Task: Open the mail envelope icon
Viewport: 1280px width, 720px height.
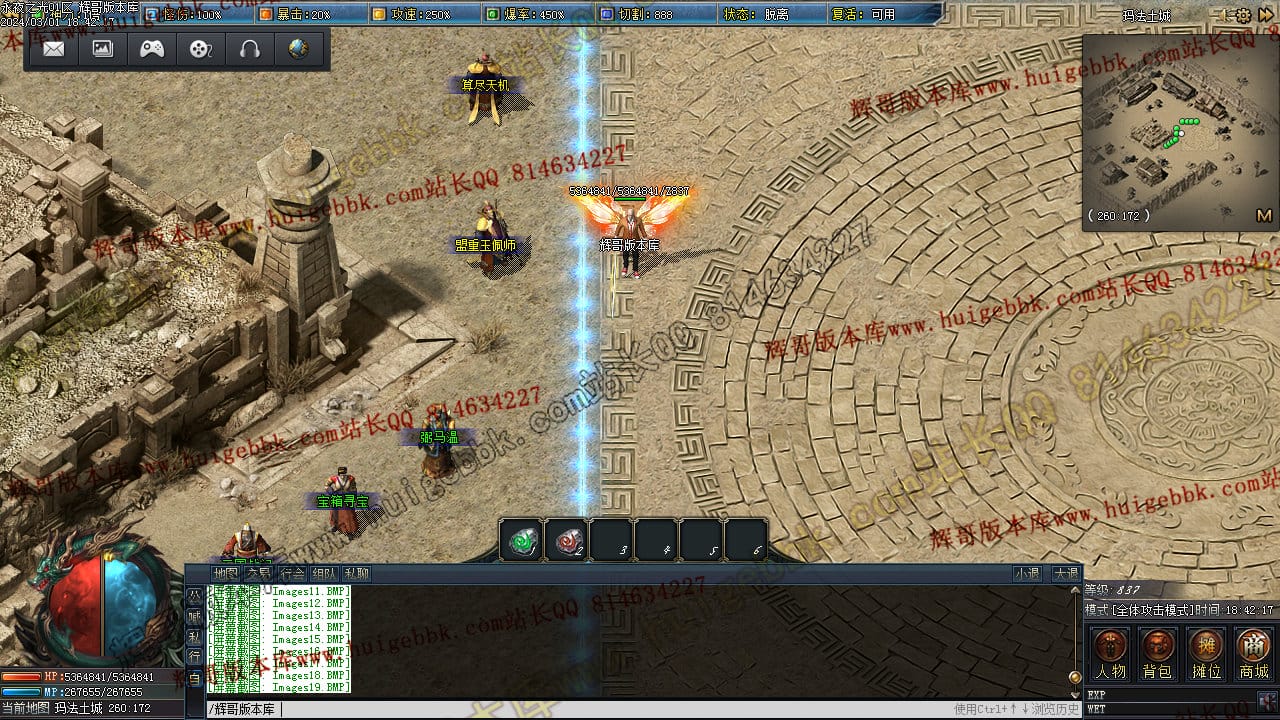Action: 54,49
